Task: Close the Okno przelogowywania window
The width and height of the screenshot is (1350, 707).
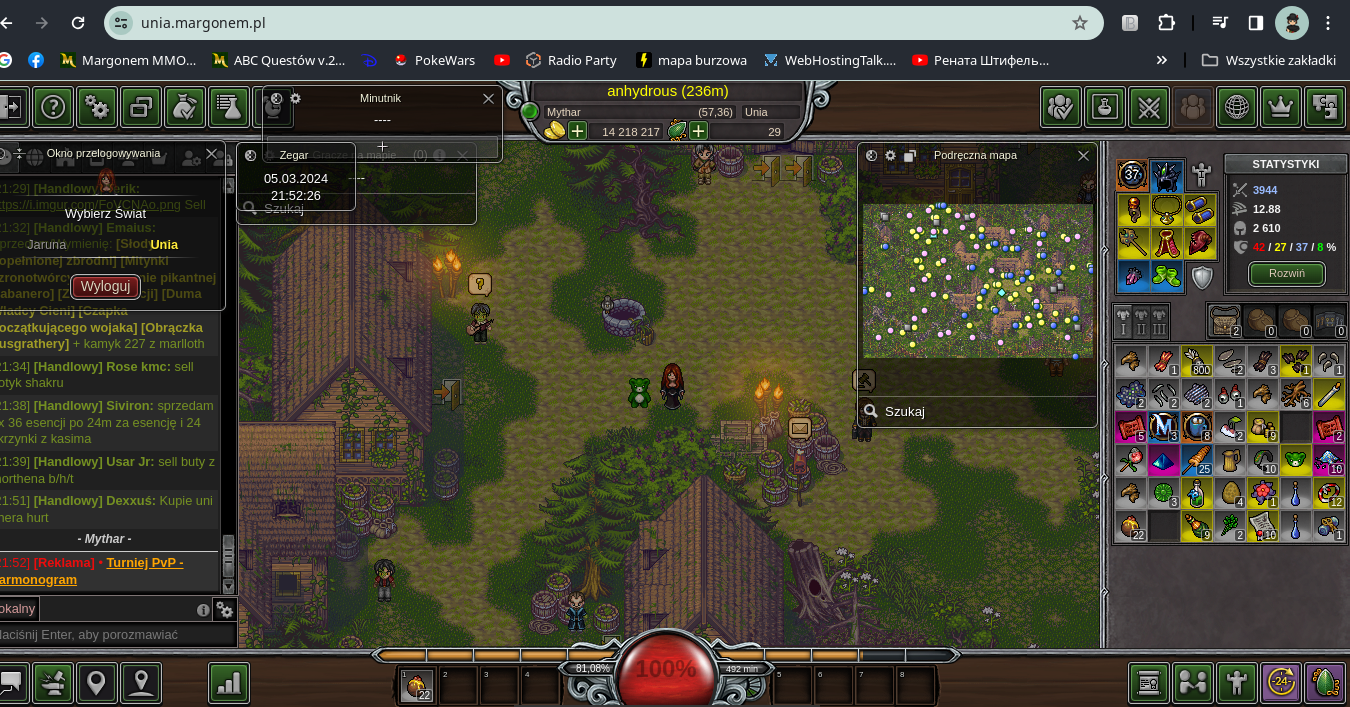Action: (211, 154)
